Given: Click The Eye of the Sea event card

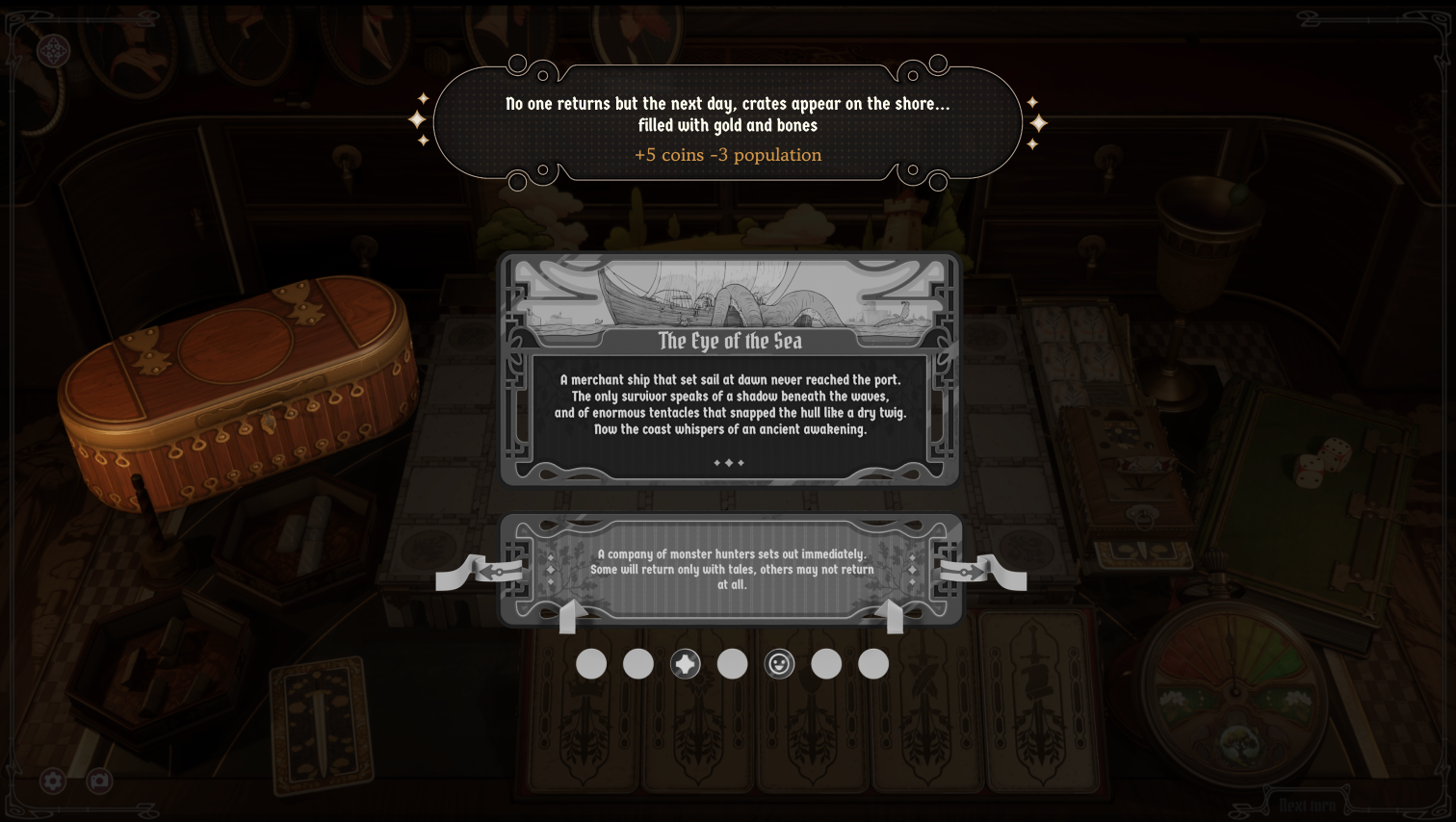Looking at the screenshot, I should [730, 371].
